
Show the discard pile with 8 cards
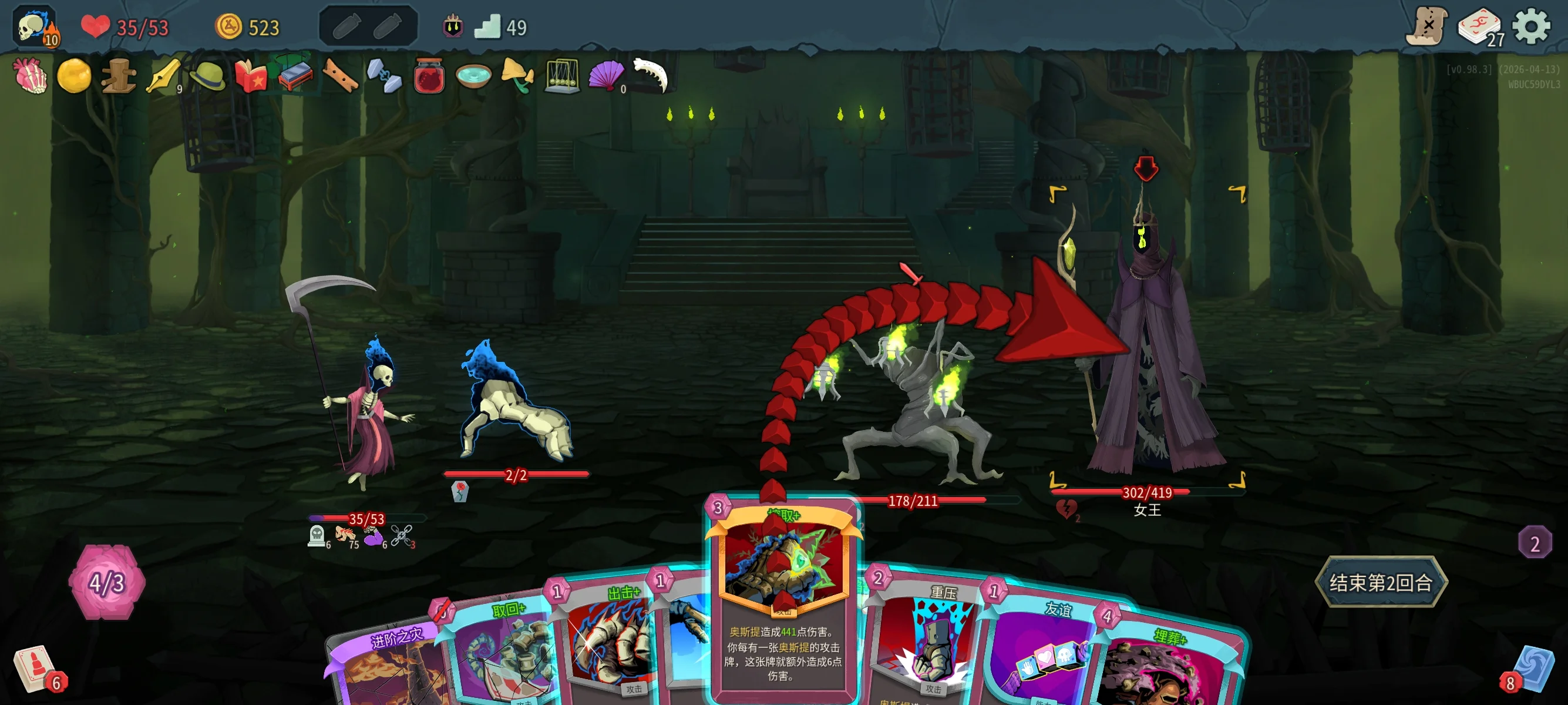(1530, 669)
